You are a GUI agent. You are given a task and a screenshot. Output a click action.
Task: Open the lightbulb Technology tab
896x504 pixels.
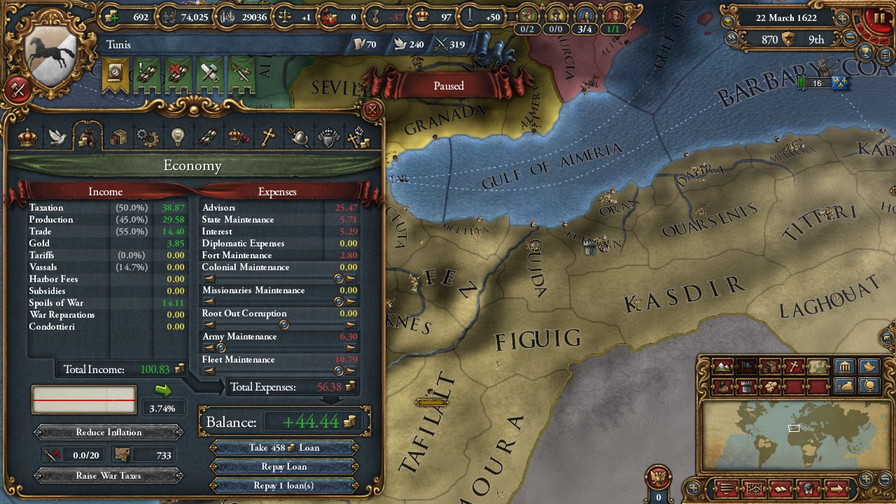pyautogui.click(x=178, y=137)
